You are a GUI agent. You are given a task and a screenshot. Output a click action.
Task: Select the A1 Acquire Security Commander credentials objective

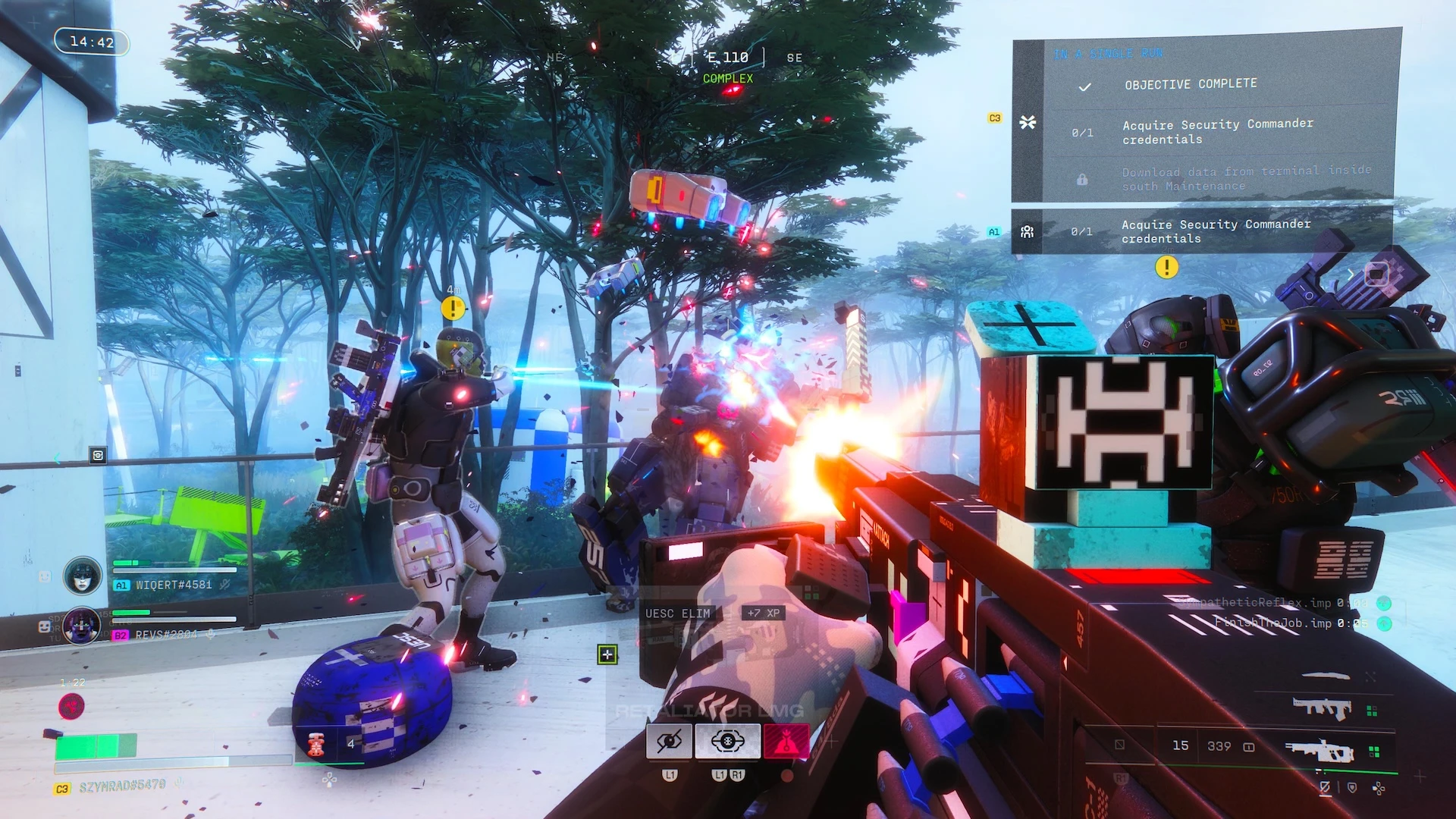pos(1215,231)
